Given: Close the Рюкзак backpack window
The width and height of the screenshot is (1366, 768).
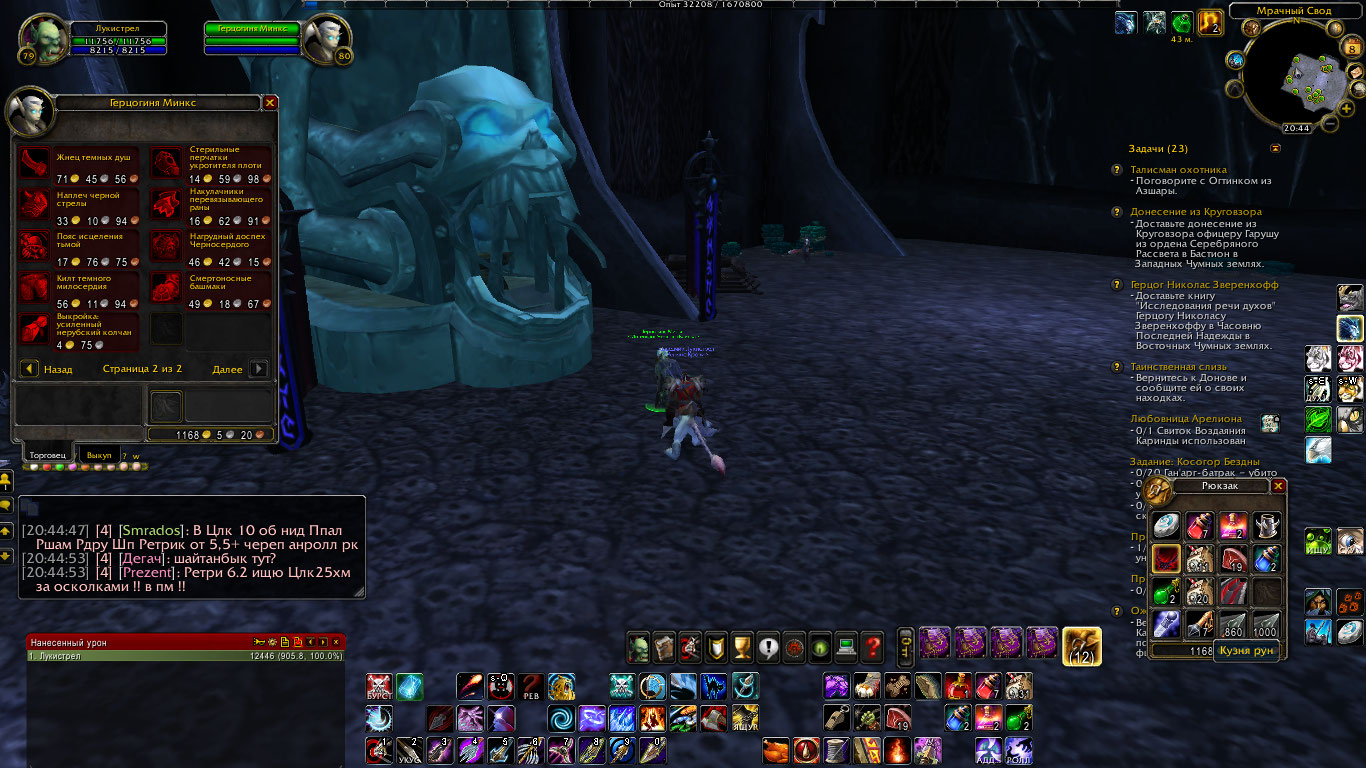Looking at the screenshot, I should pyautogui.click(x=1278, y=485).
